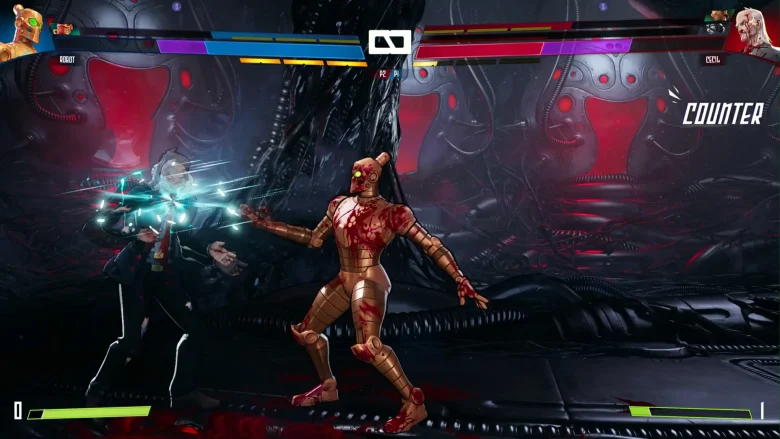Image resolution: width=780 pixels, height=439 pixels.
Task: Click player one's small teammate portrait
Action: pos(63,29)
